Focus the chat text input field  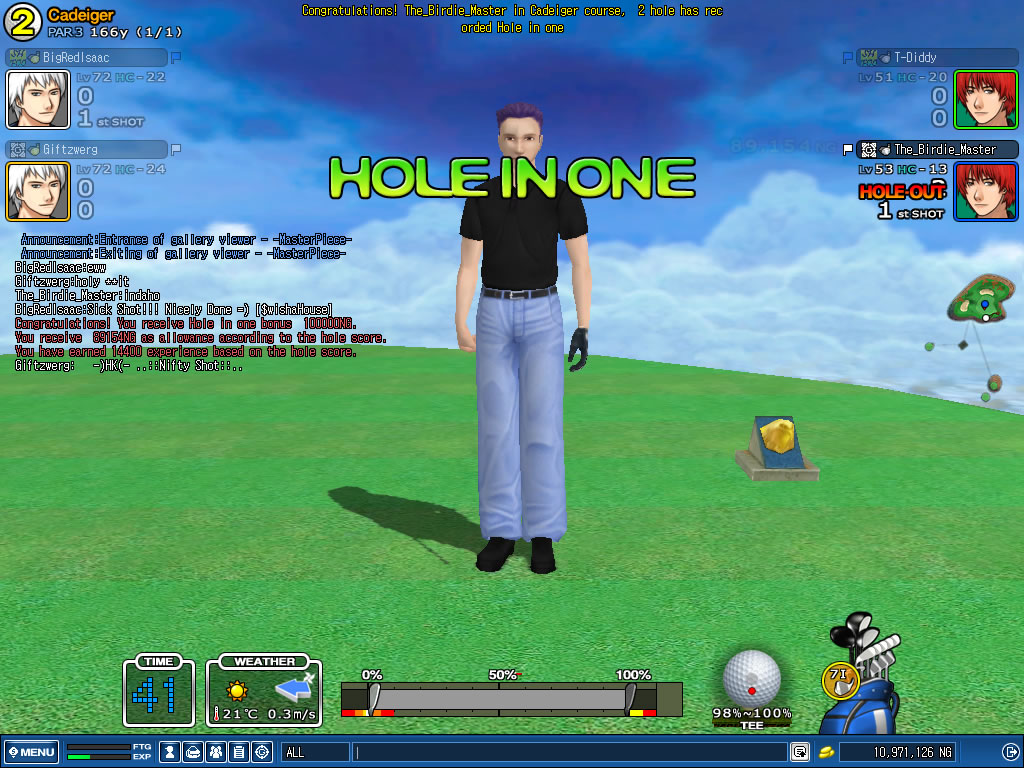click(x=570, y=752)
